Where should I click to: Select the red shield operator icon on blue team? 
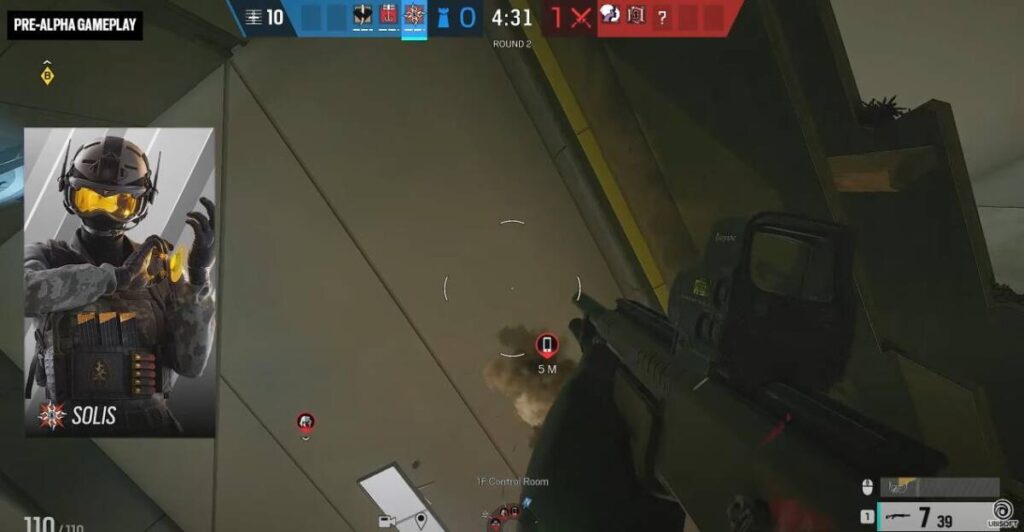click(x=388, y=15)
